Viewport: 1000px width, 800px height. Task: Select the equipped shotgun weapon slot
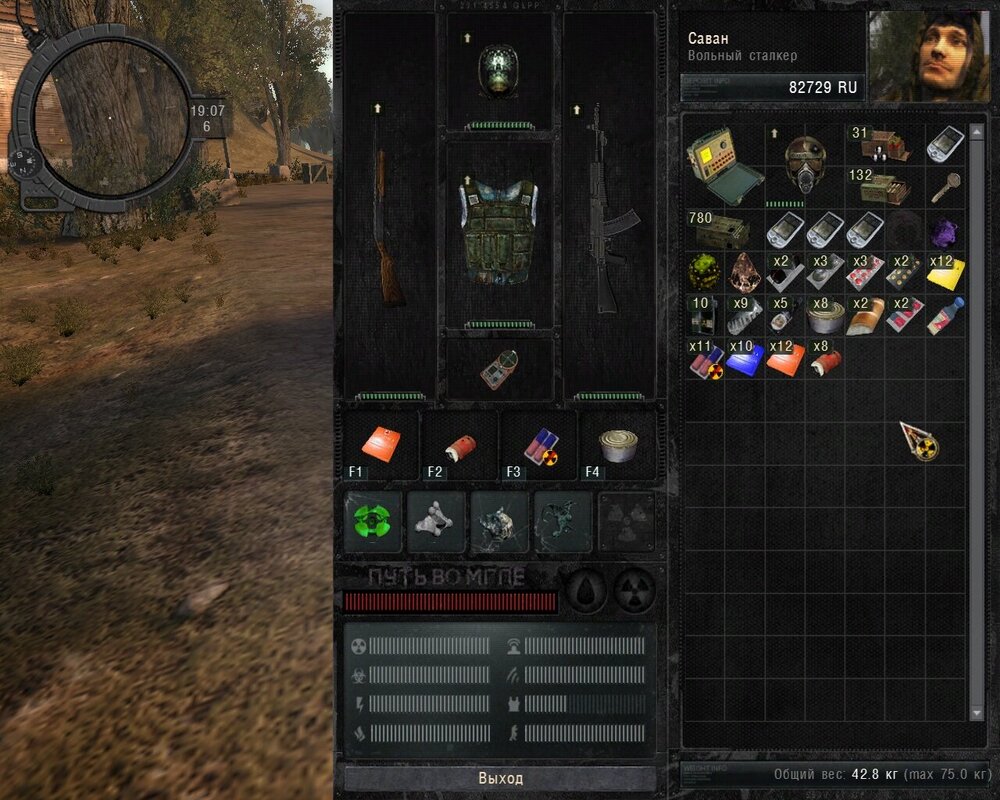(x=389, y=230)
